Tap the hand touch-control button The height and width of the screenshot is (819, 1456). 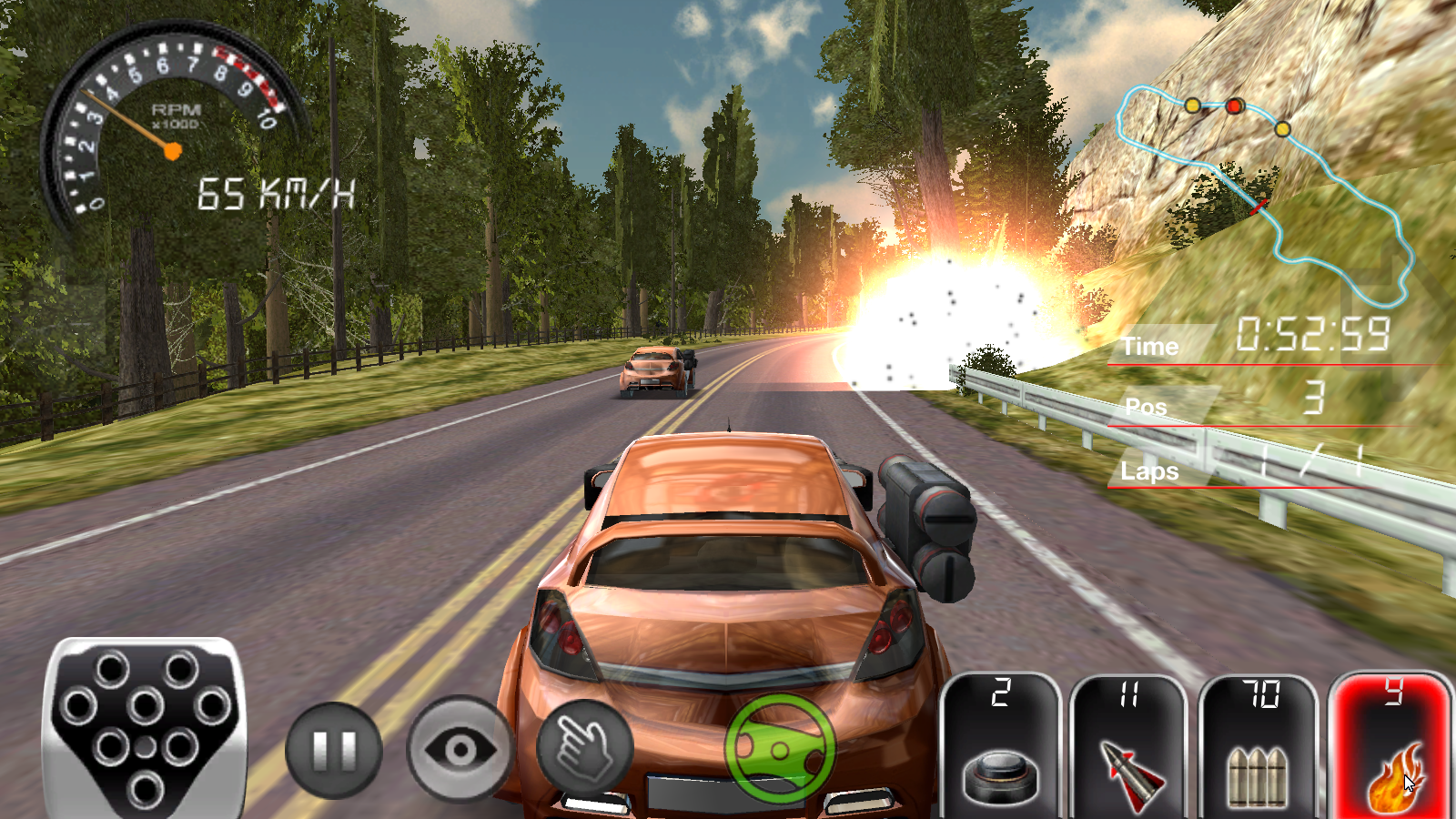pyautogui.click(x=584, y=750)
